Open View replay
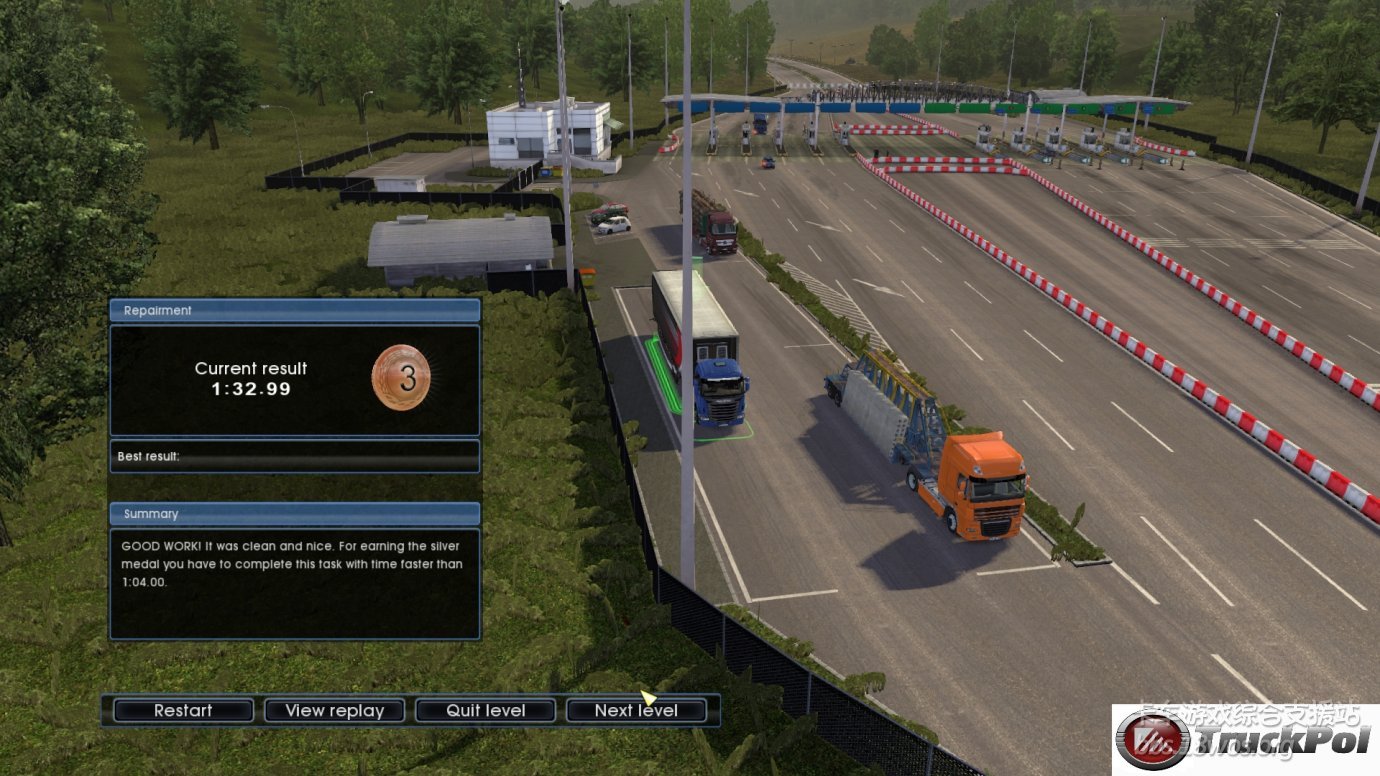Screen dimensions: 1380x776 coord(334,711)
